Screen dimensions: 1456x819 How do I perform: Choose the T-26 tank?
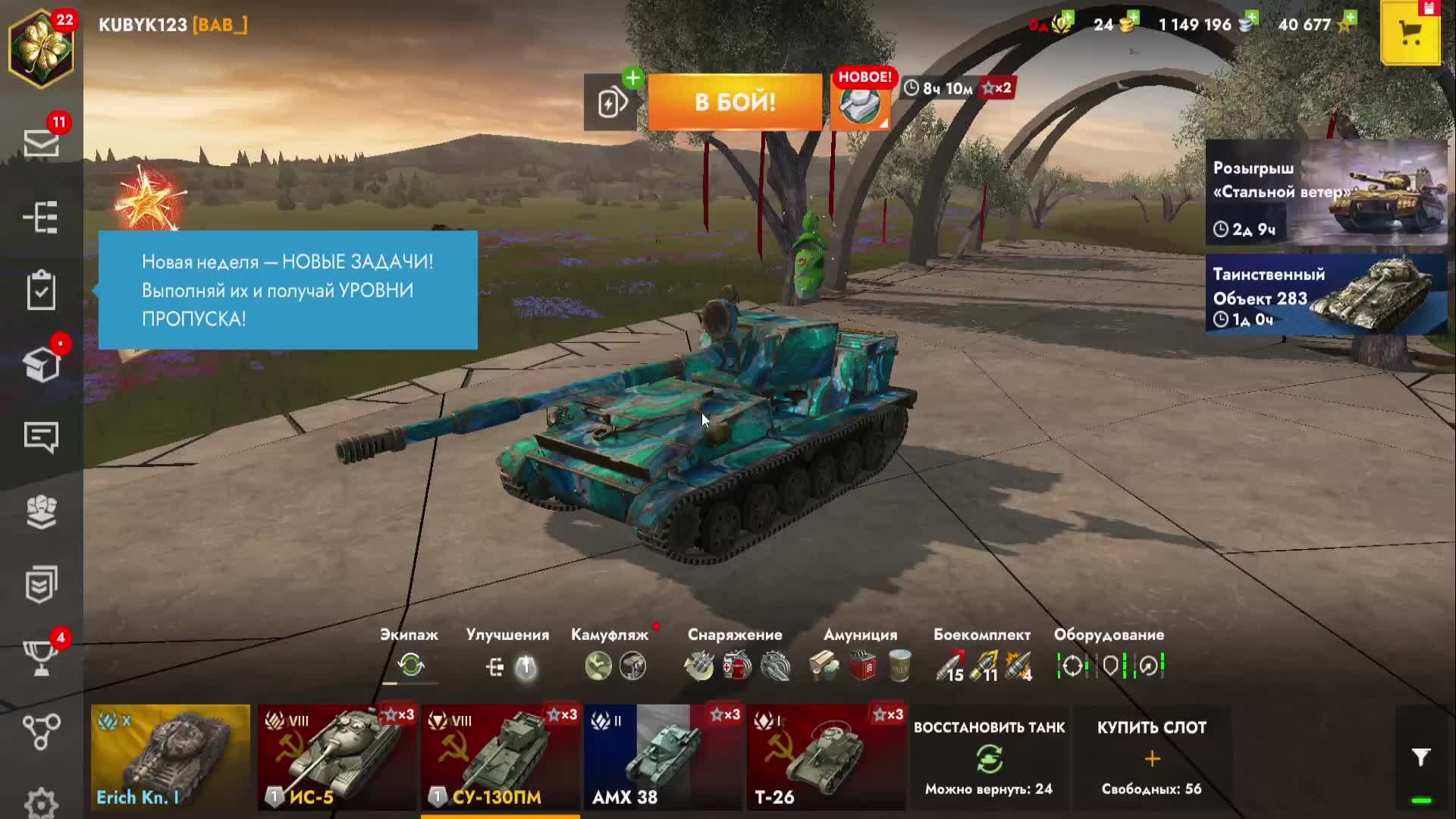[x=826, y=757]
